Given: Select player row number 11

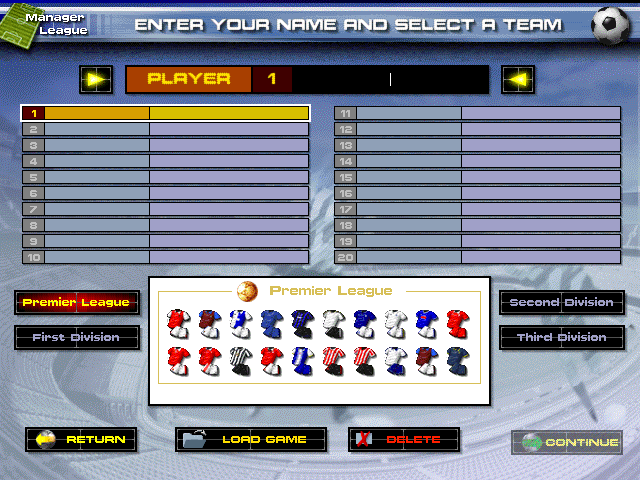Looking at the screenshot, I should coord(477,114).
